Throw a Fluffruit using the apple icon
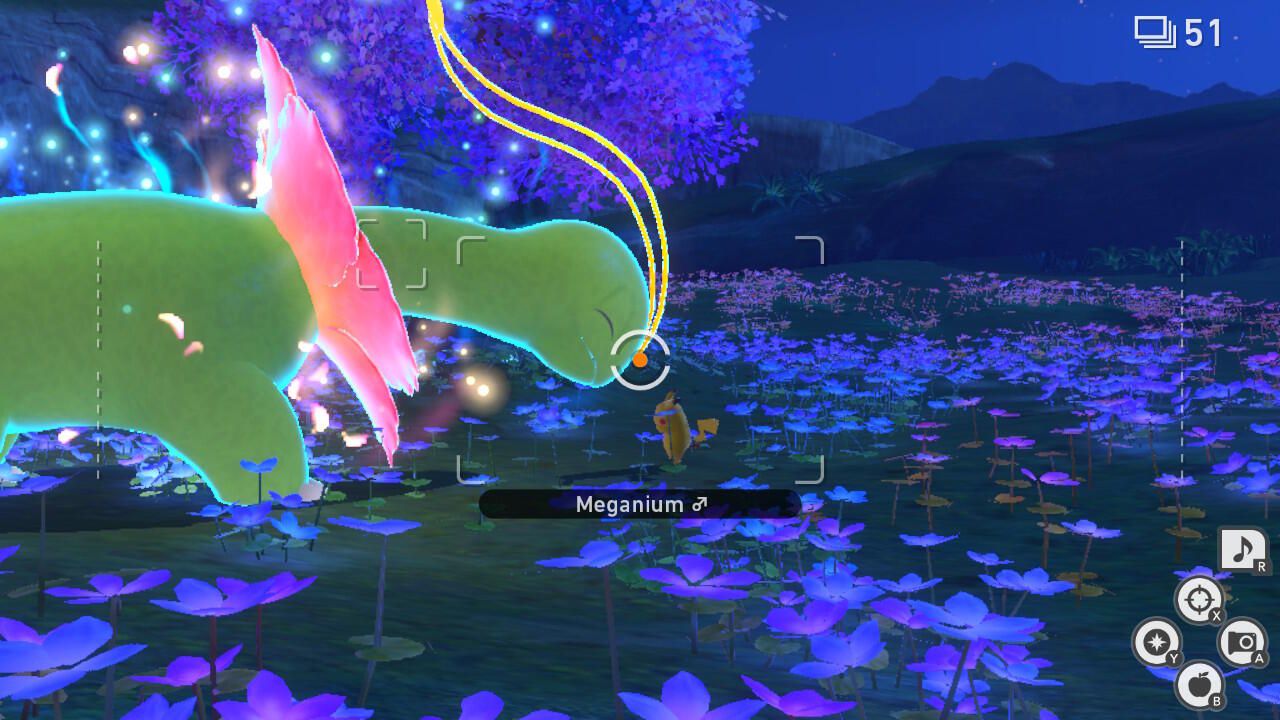This screenshot has height=720, width=1280. 1198,684
